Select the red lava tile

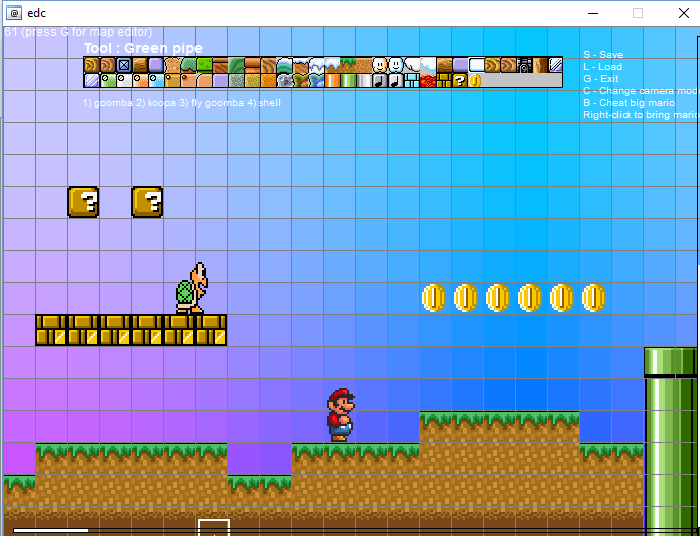point(427,80)
